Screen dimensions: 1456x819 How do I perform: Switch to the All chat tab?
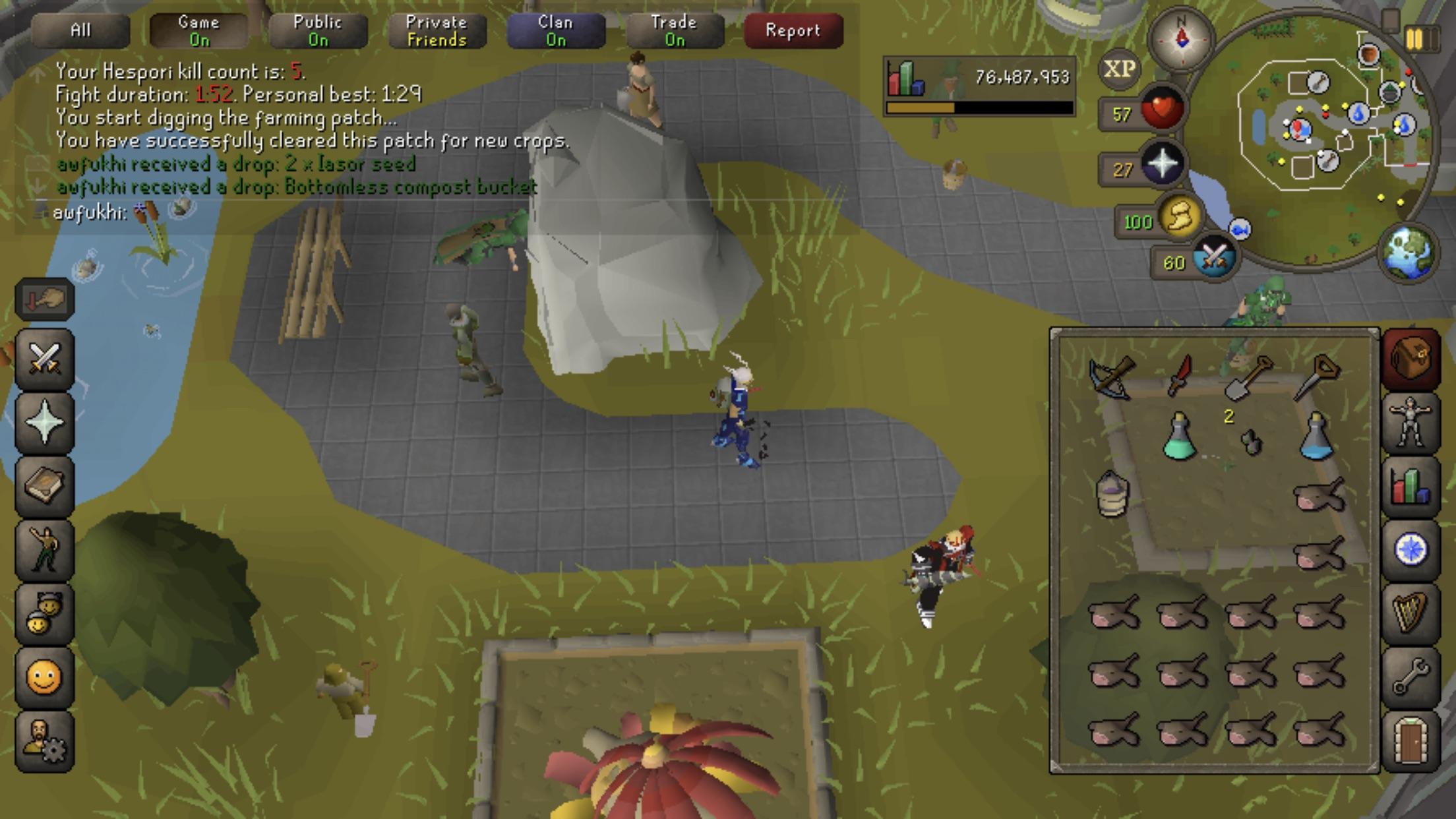[x=80, y=30]
